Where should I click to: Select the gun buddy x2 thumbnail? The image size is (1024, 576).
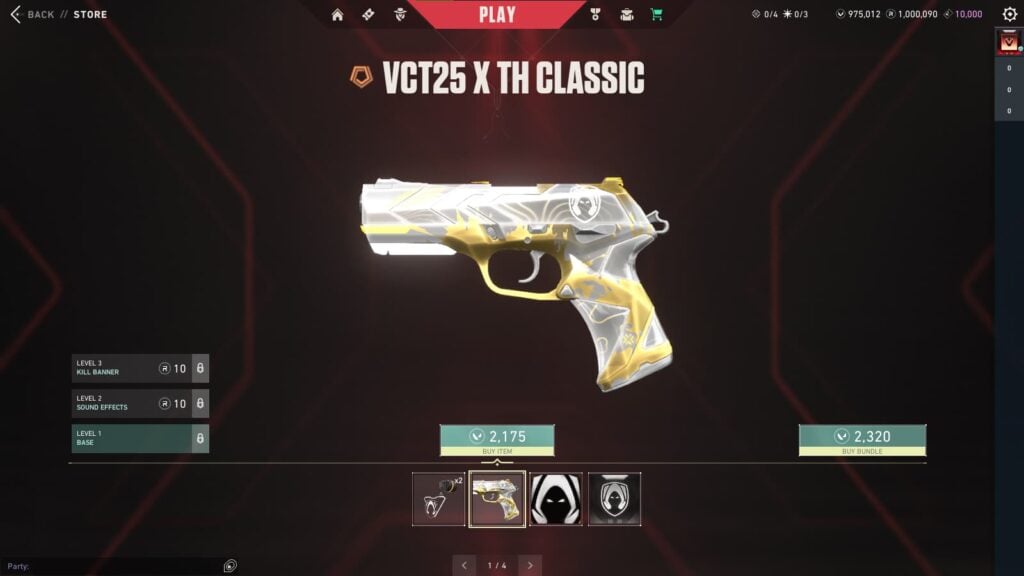click(x=439, y=499)
